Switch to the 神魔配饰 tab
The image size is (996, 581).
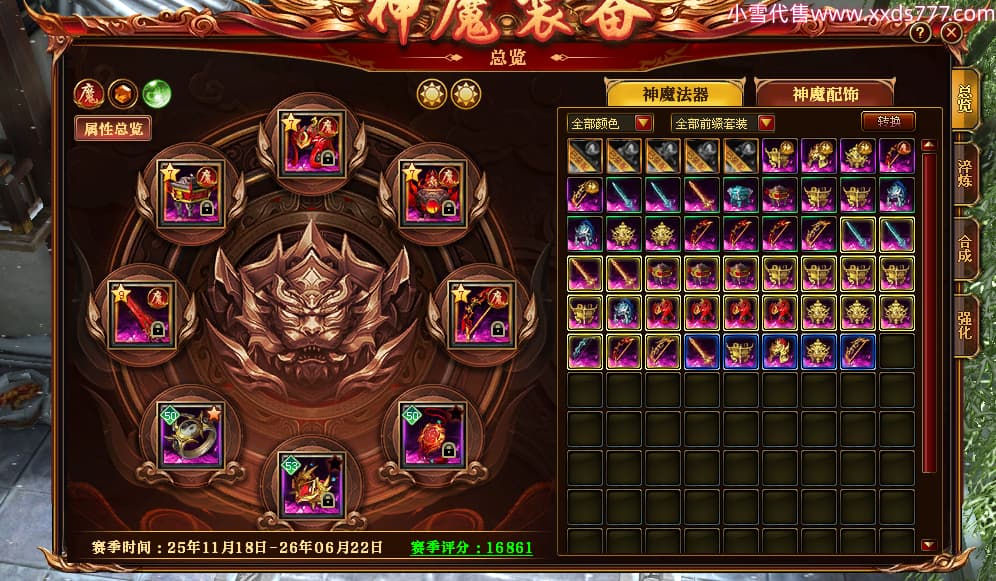click(x=826, y=94)
